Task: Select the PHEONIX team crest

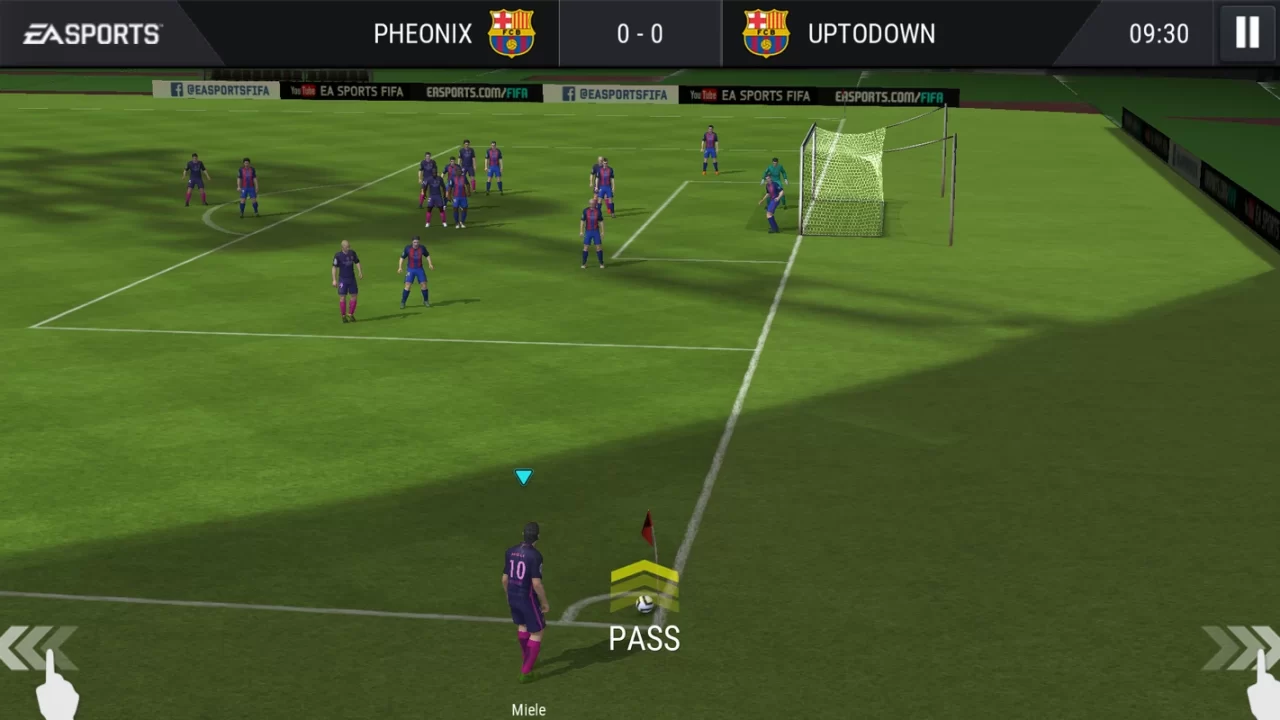Action: [512, 33]
